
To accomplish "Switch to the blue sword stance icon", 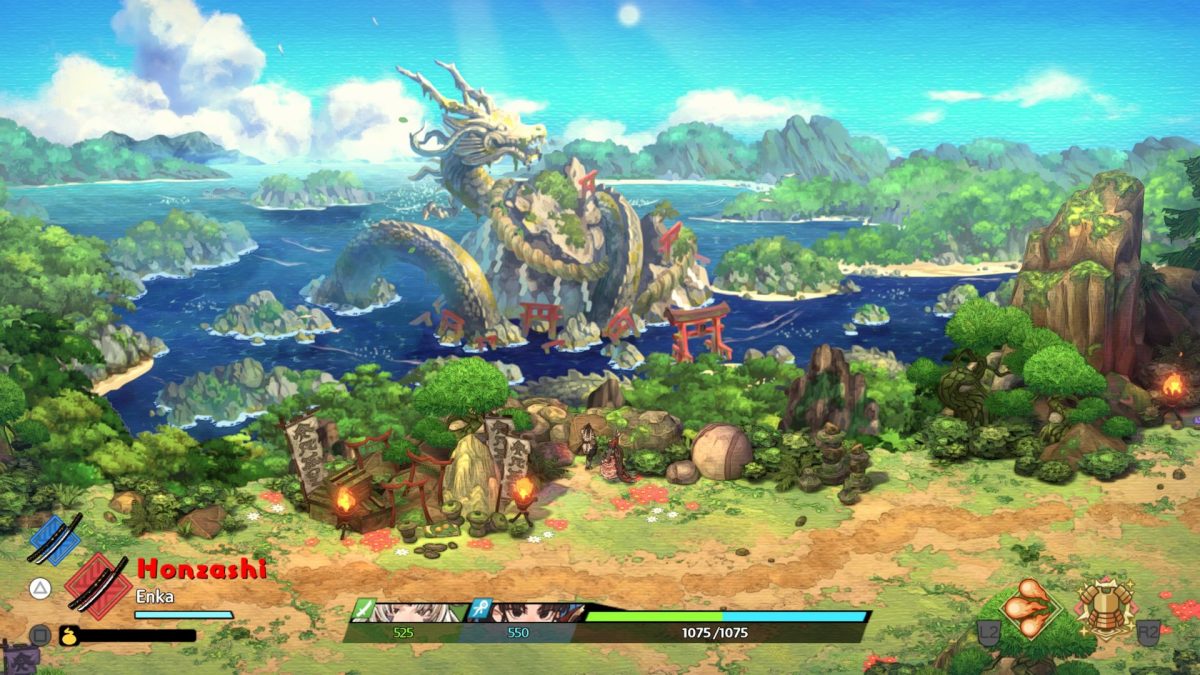I will pyautogui.click(x=55, y=539).
